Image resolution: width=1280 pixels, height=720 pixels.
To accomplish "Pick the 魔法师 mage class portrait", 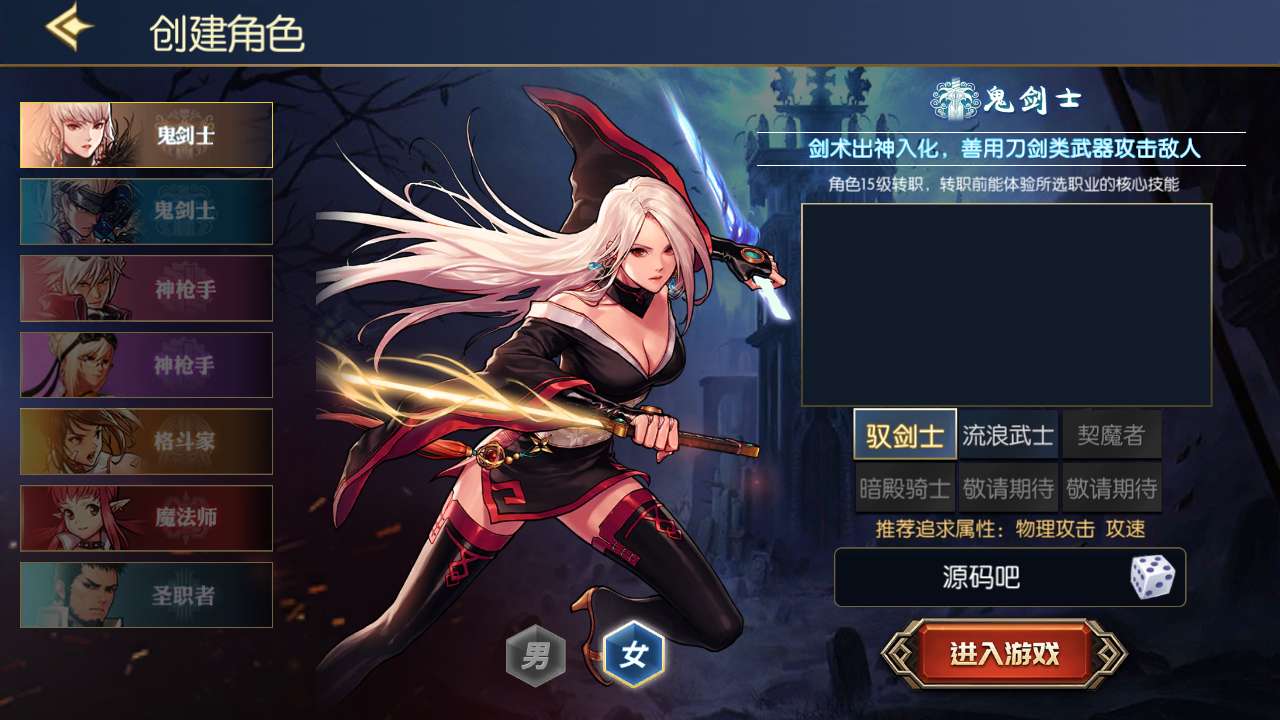I will [145, 518].
